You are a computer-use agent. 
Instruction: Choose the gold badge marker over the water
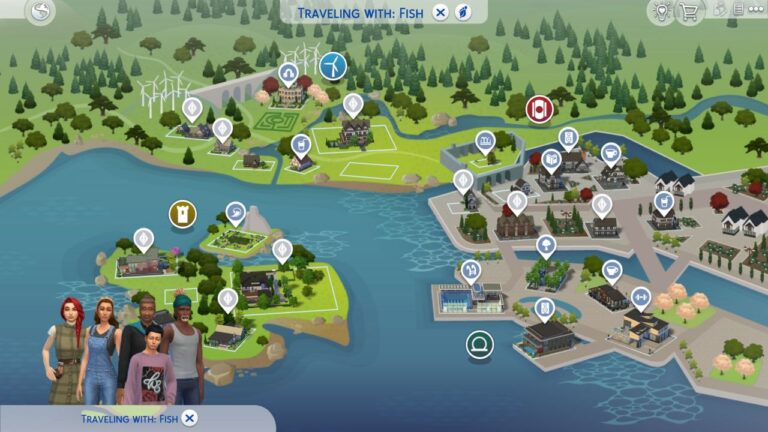[183, 213]
